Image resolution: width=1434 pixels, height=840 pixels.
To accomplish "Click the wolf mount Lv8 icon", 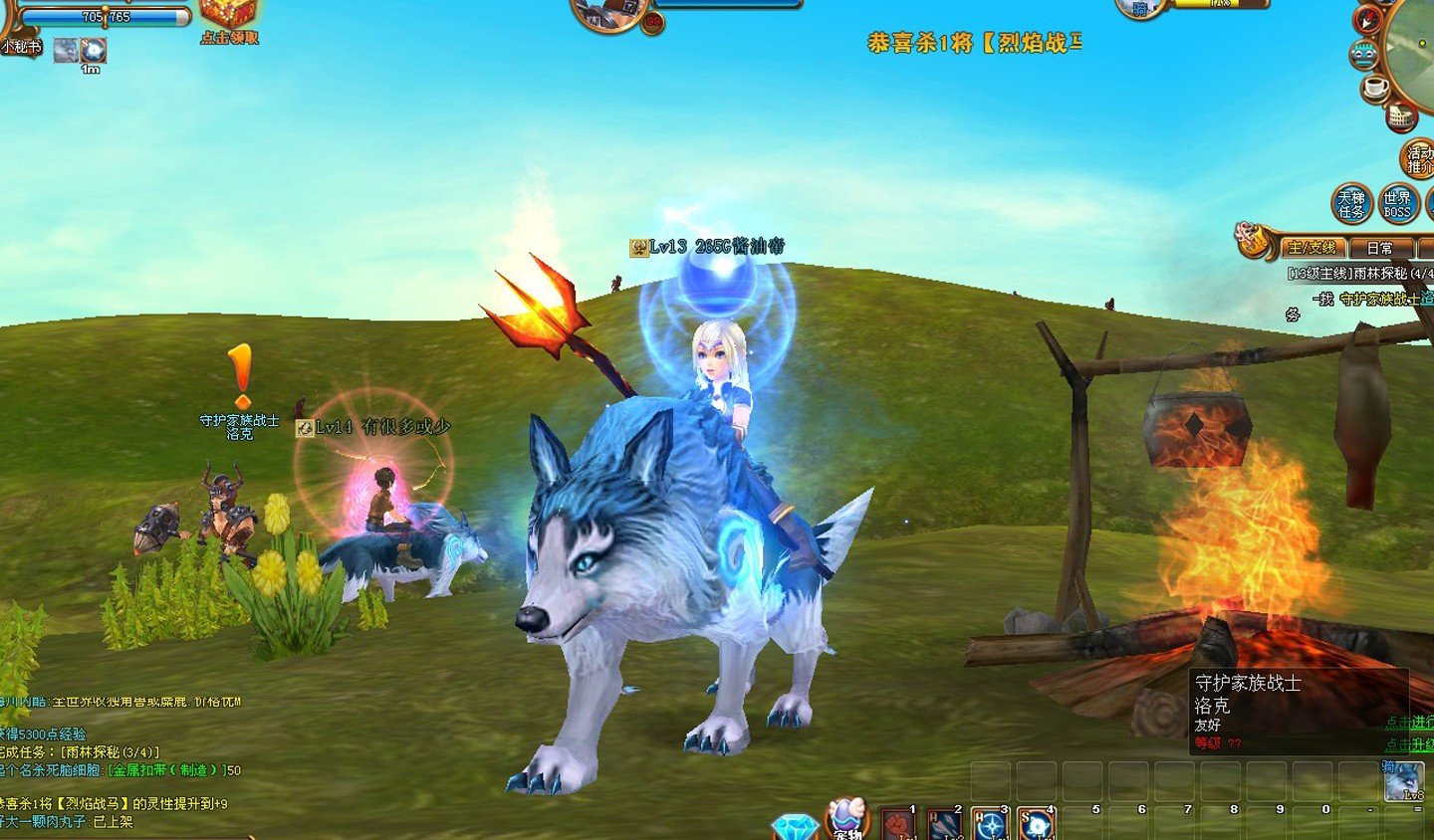I will 1403,781.
